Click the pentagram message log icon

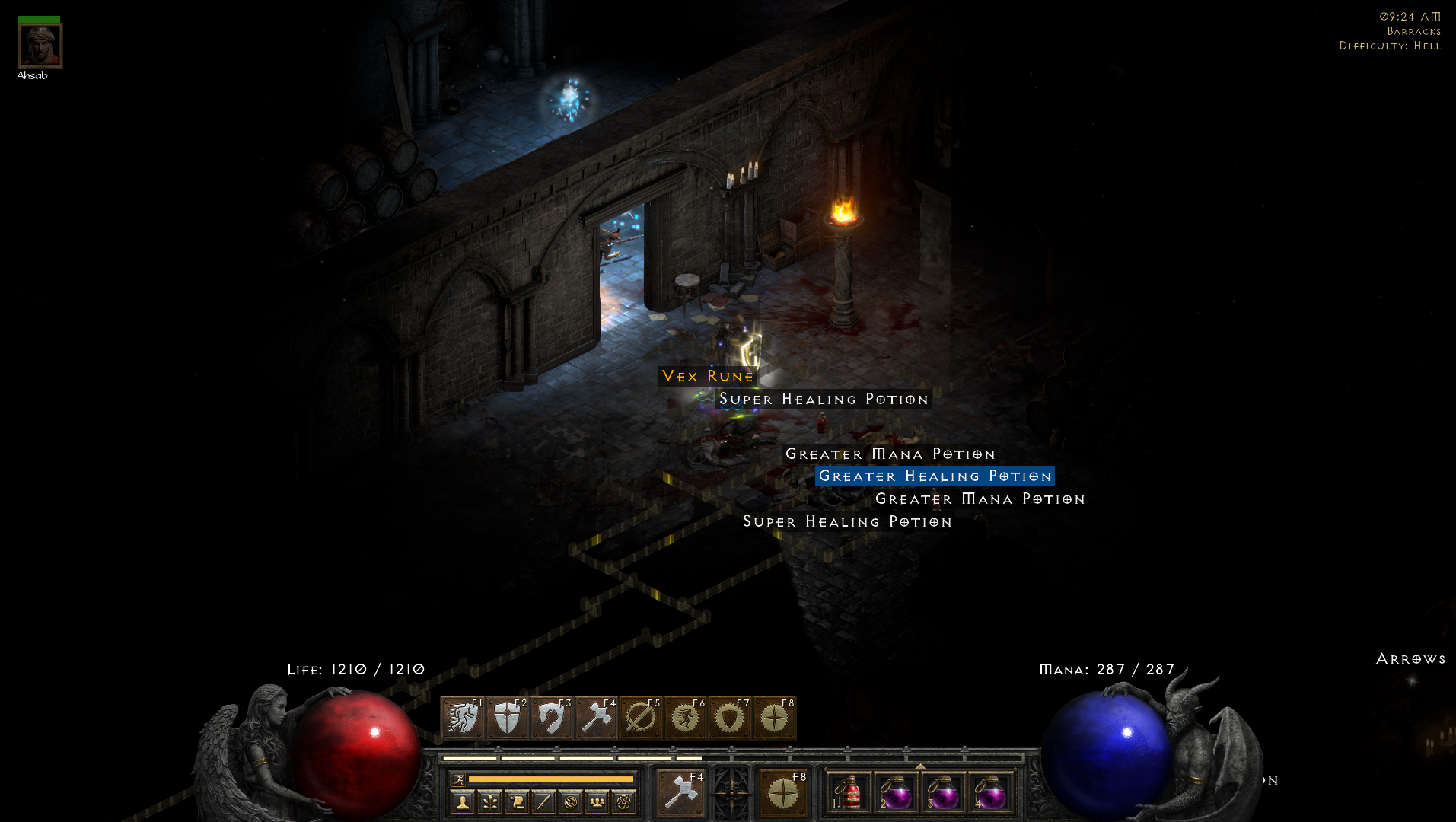[x=624, y=801]
